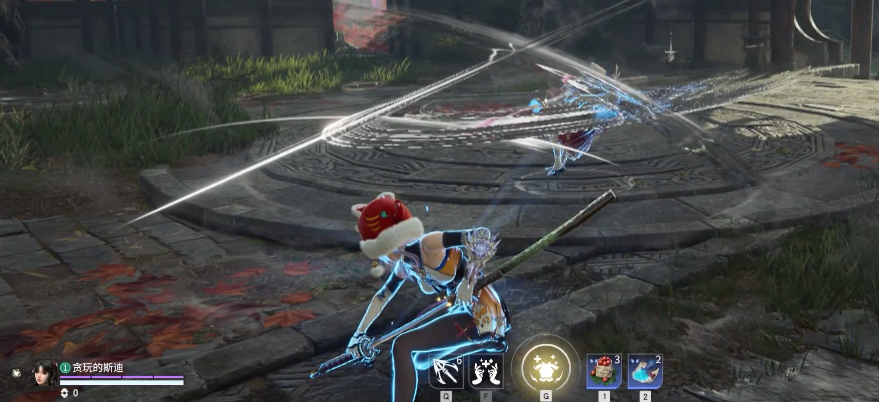Activate the grappling hook skill
The width and height of the screenshot is (879, 402).
tap(445, 372)
